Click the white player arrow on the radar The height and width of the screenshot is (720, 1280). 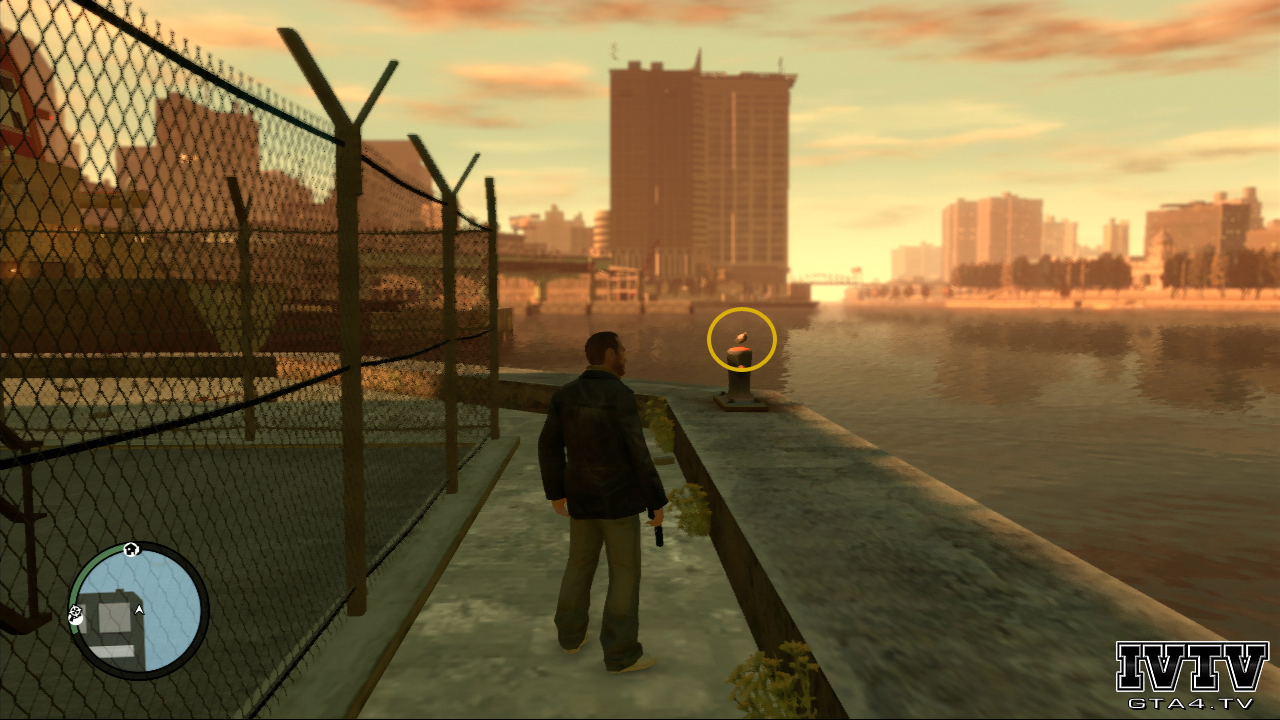[139, 608]
